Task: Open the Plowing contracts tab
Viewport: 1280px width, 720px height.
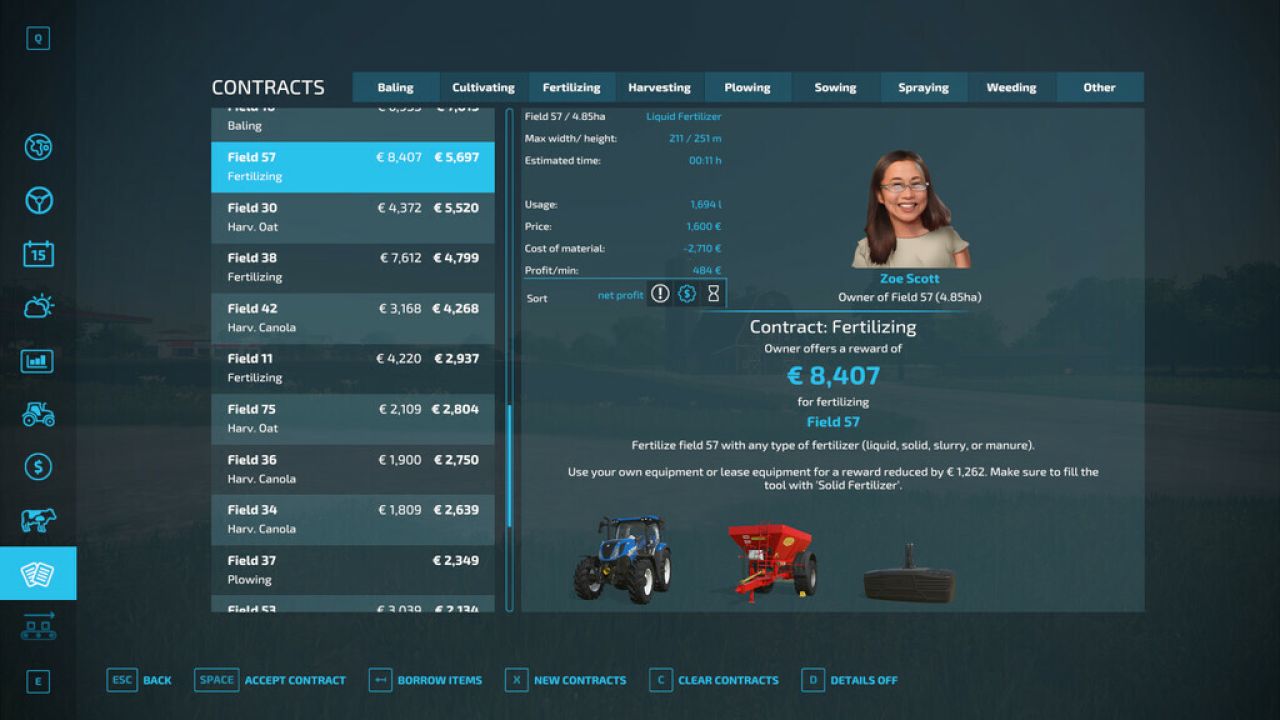Action: click(748, 87)
